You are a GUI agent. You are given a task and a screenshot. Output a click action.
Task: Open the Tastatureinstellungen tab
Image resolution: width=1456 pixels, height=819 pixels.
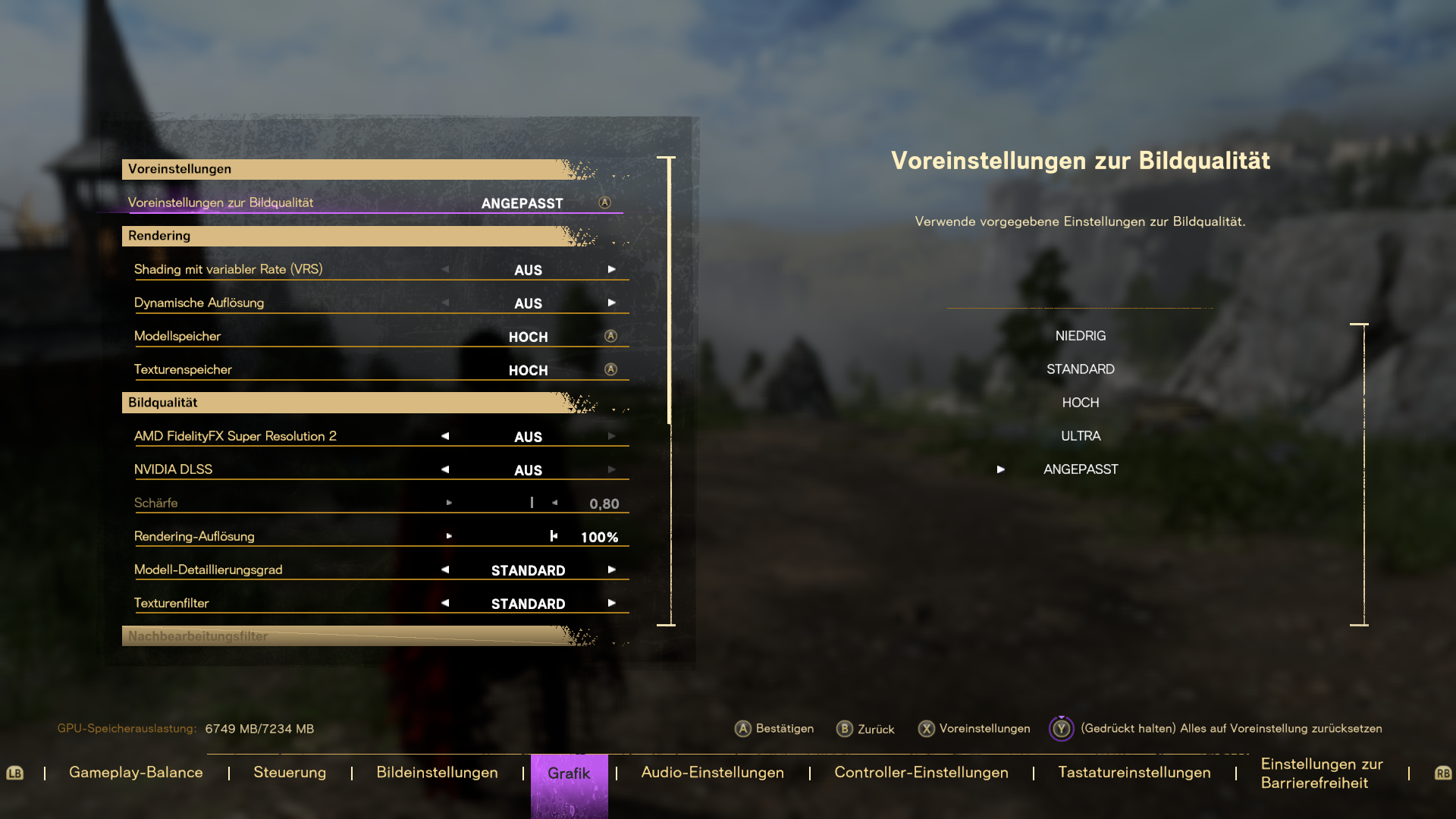pyautogui.click(x=1134, y=772)
